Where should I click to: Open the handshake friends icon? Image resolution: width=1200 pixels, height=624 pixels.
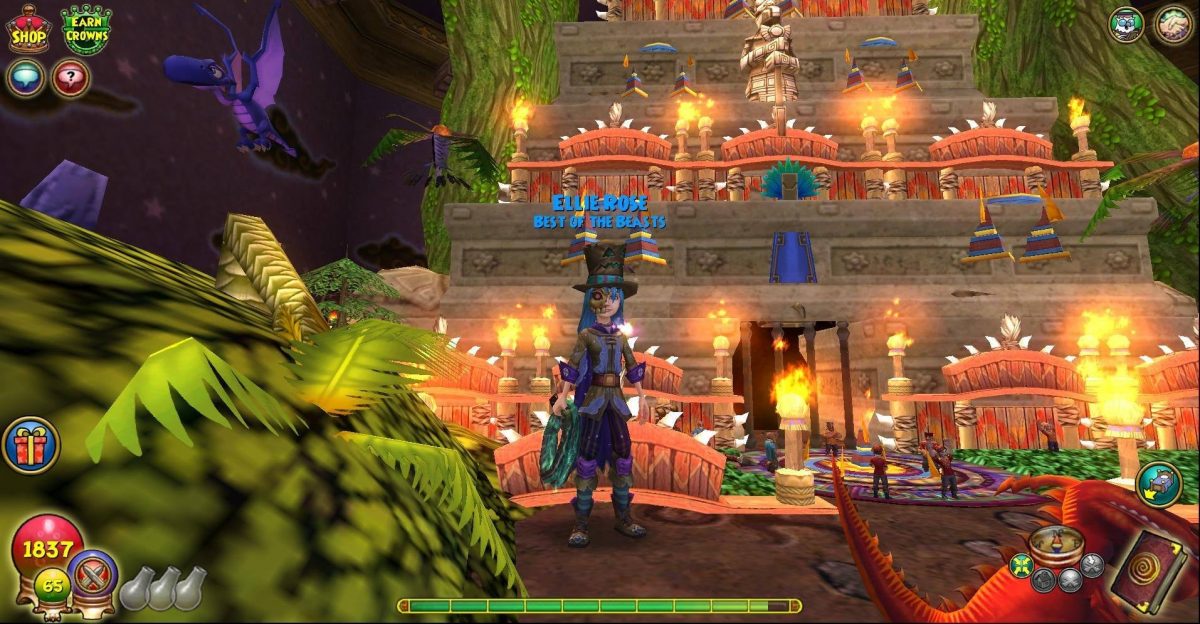point(1173,25)
